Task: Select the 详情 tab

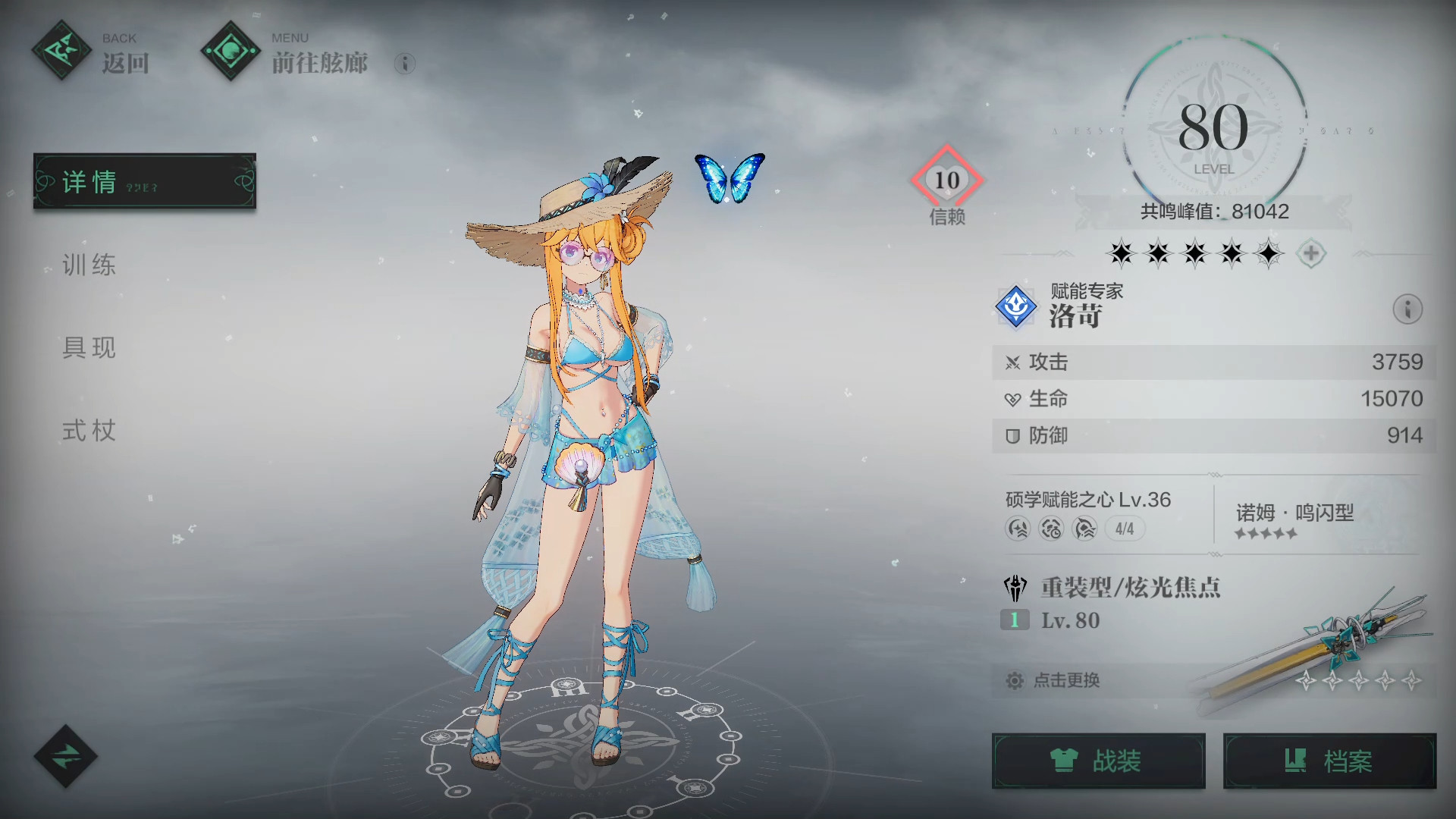Action: [144, 181]
